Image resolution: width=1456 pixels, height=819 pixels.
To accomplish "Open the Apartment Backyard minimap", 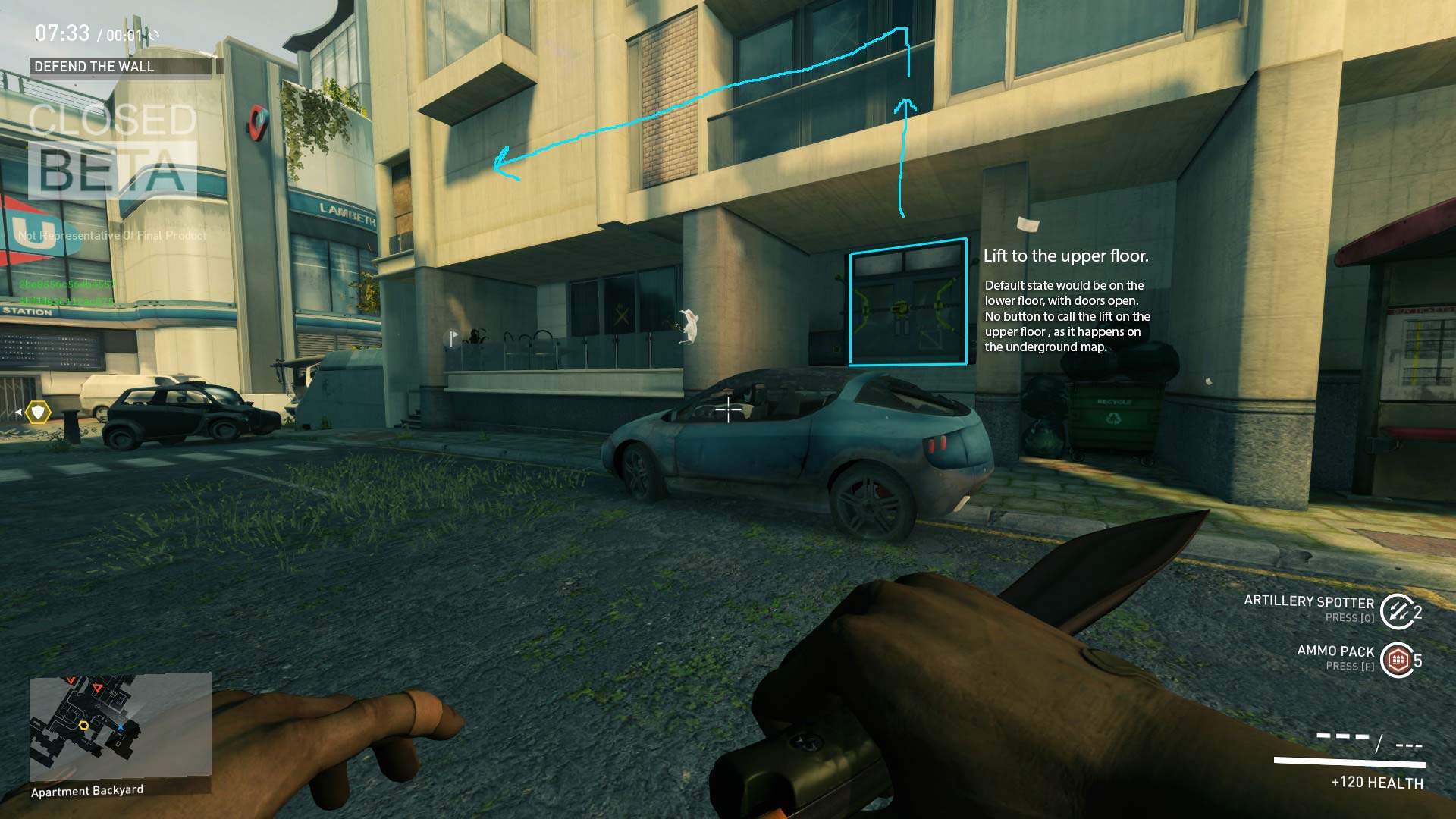I will pos(120,725).
